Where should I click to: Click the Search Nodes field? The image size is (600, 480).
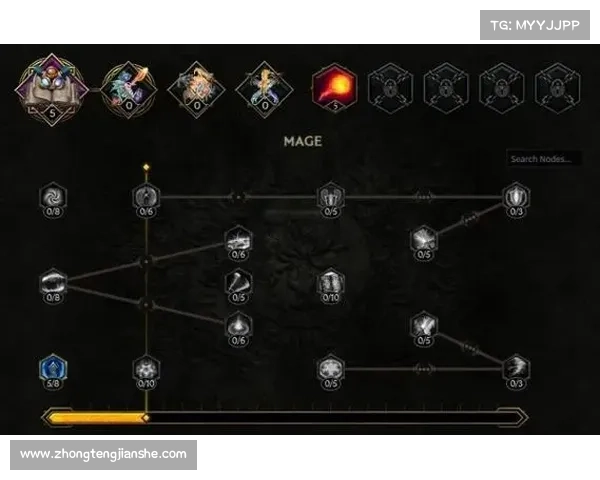(x=543, y=159)
